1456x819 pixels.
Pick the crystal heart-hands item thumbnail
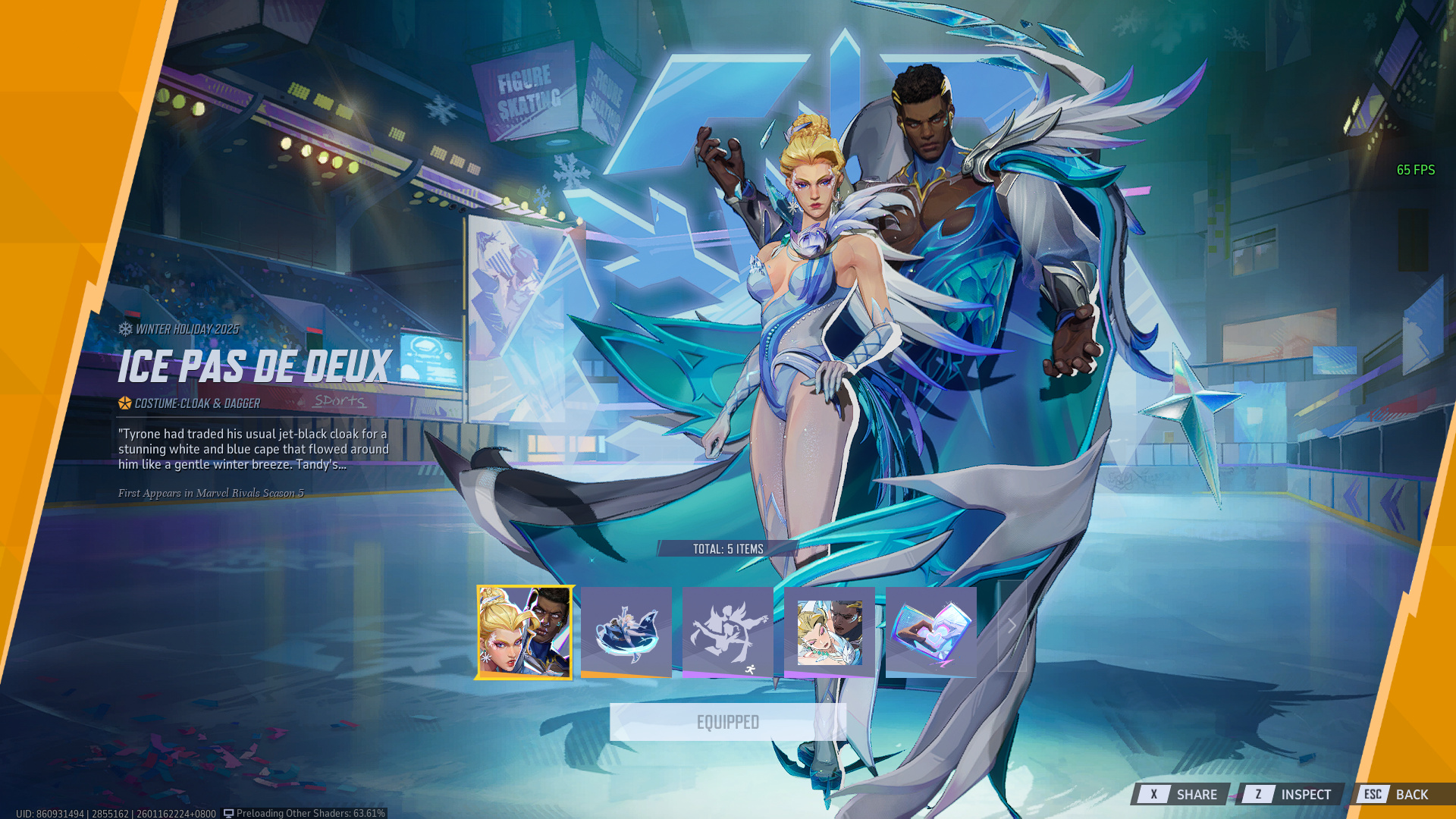click(930, 632)
